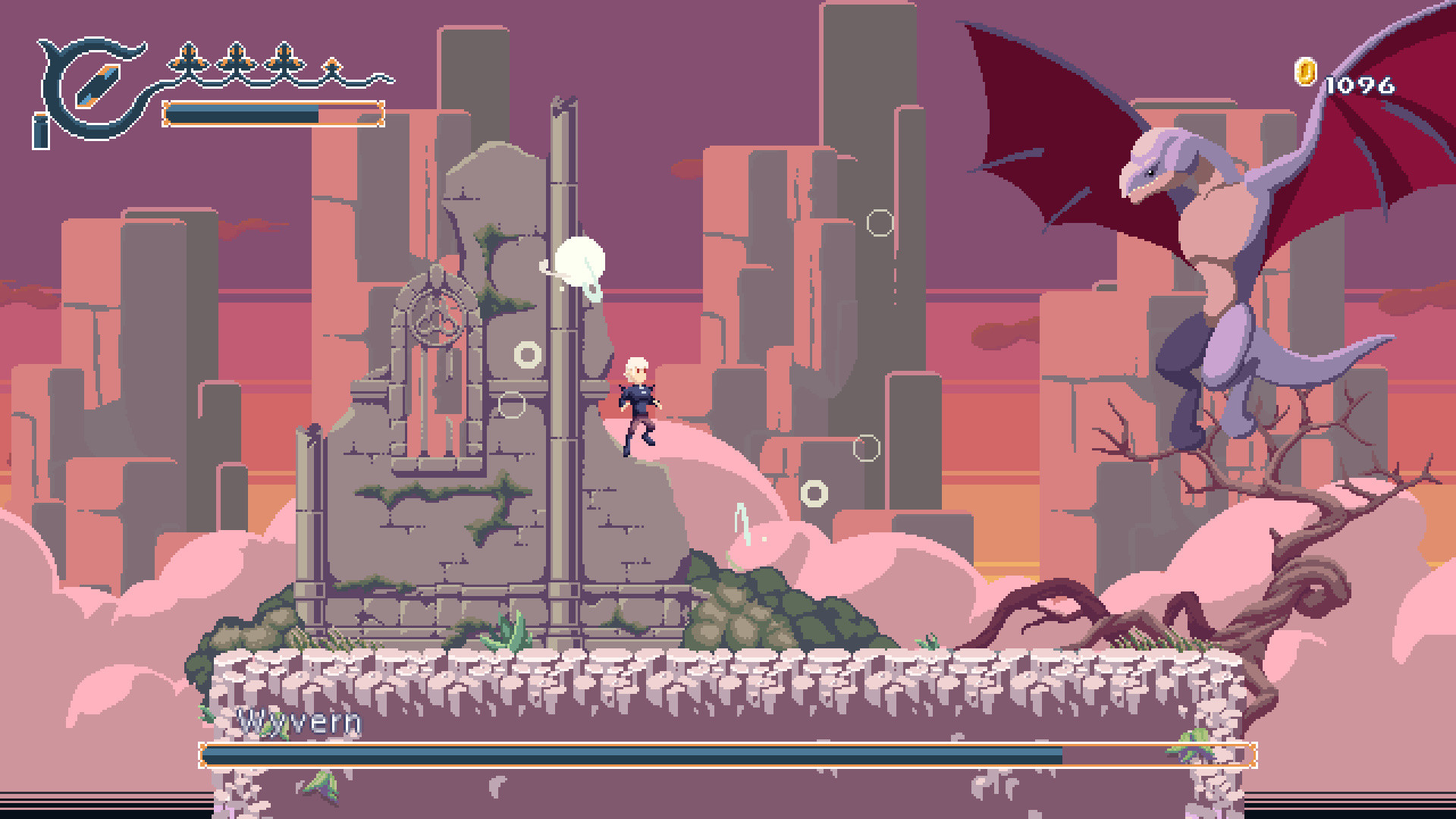The height and width of the screenshot is (819, 1456).
Task: Click the white-haired player character
Action: tap(639, 402)
